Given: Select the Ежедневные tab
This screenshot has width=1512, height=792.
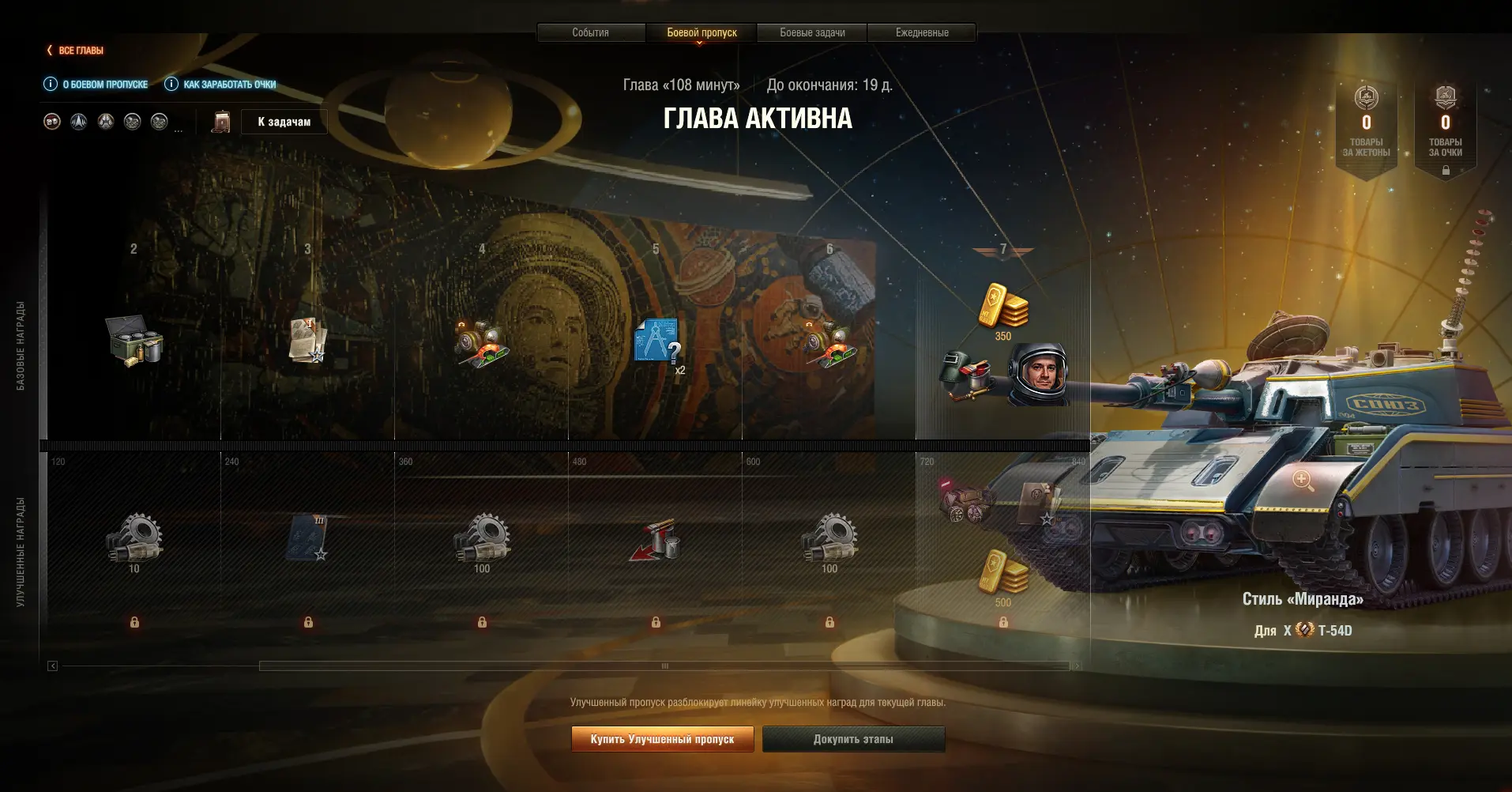Looking at the screenshot, I should (x=922, y=32).
